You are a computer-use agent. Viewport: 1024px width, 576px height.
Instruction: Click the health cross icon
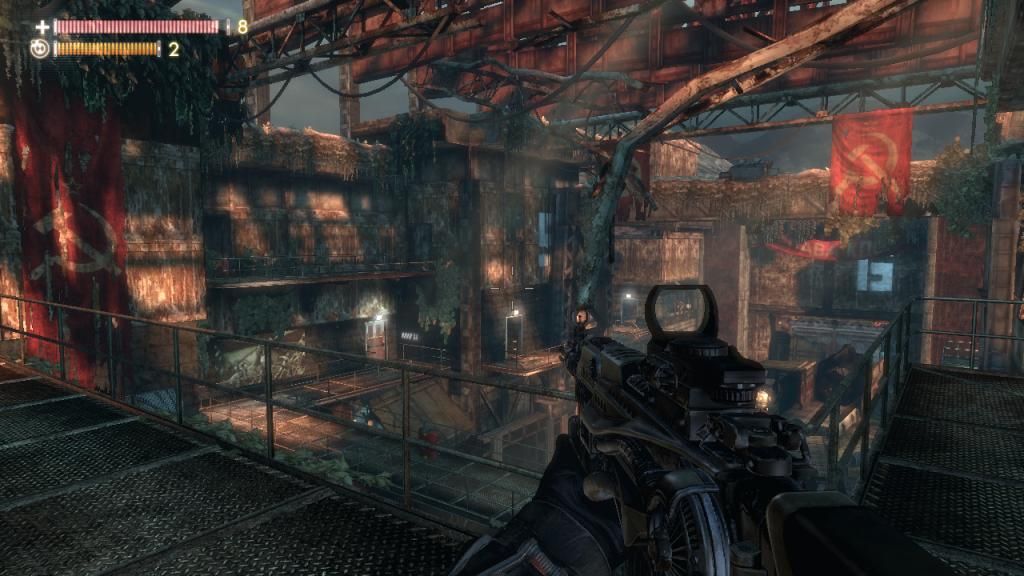41,27
